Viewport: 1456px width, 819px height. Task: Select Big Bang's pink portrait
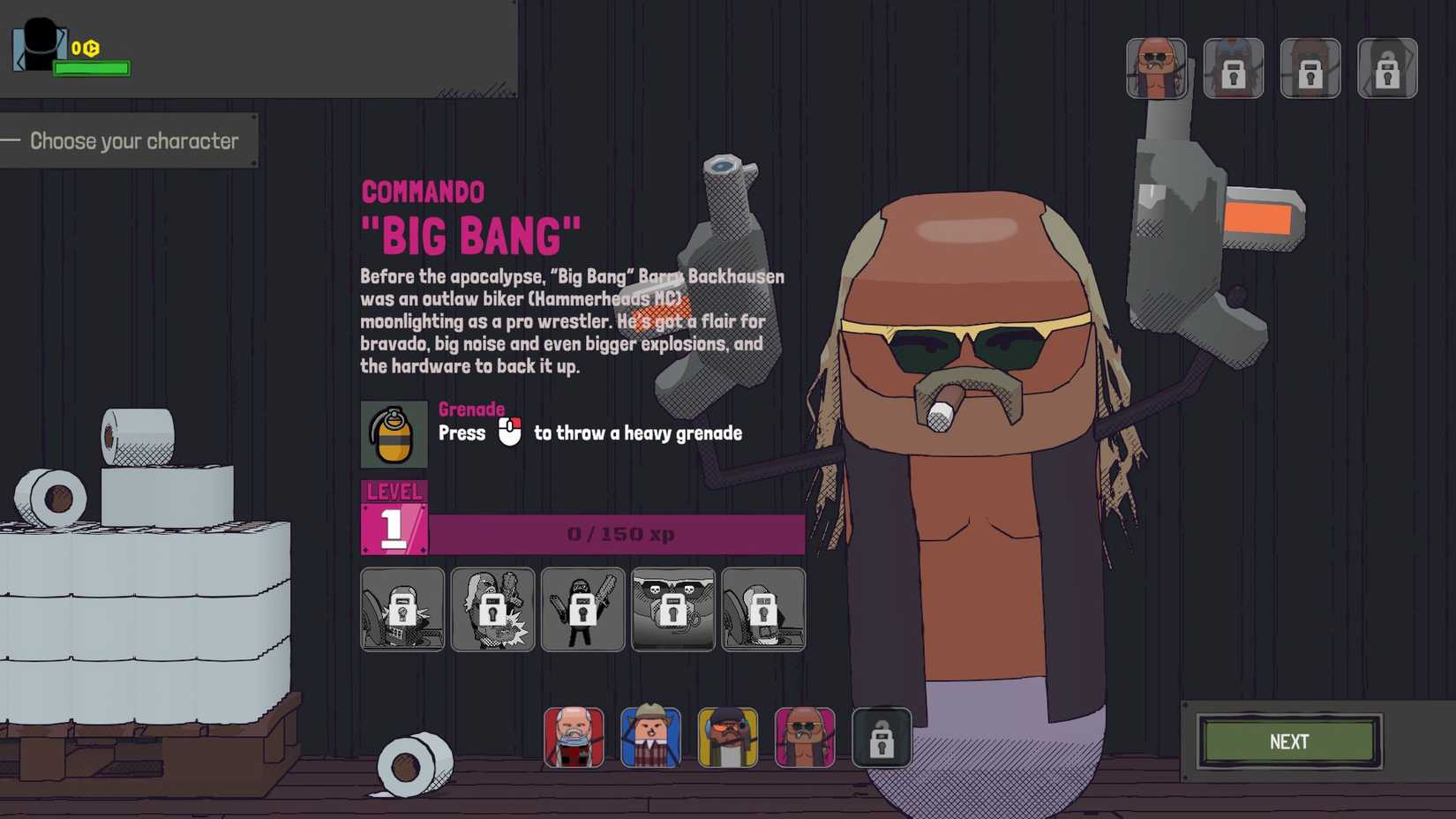click(804, 739)
